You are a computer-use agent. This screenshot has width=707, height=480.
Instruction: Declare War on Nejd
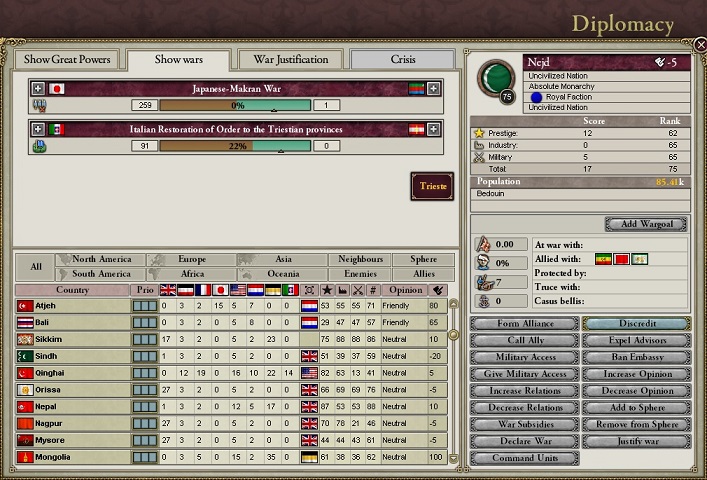[x=525, y=442]
